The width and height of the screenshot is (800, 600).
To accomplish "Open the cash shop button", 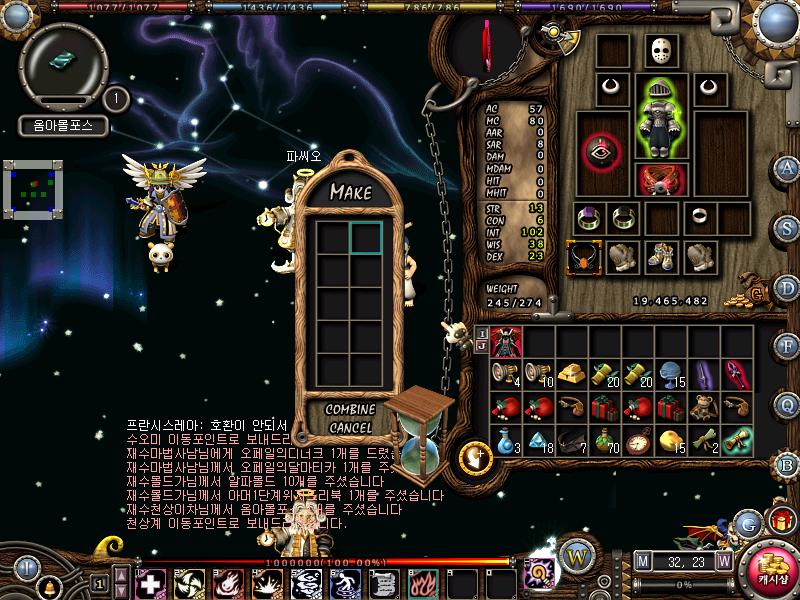I will 771,567.
